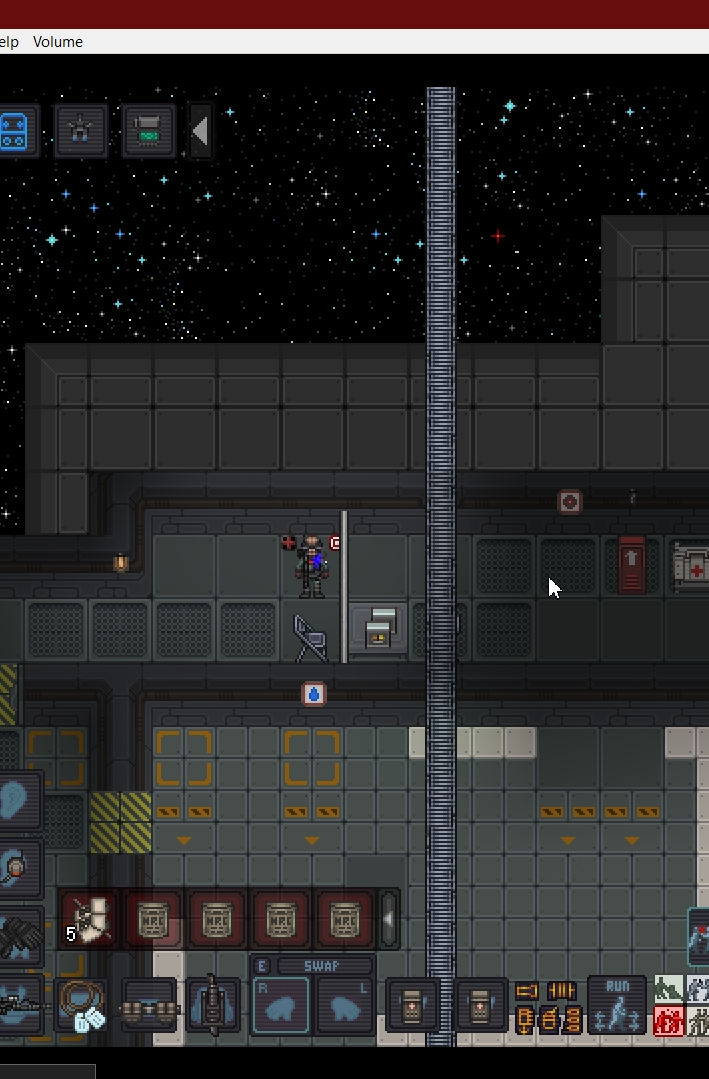Toggle the RUN movement mode
709x1079 pixels.
click(x=616, y=1004)
